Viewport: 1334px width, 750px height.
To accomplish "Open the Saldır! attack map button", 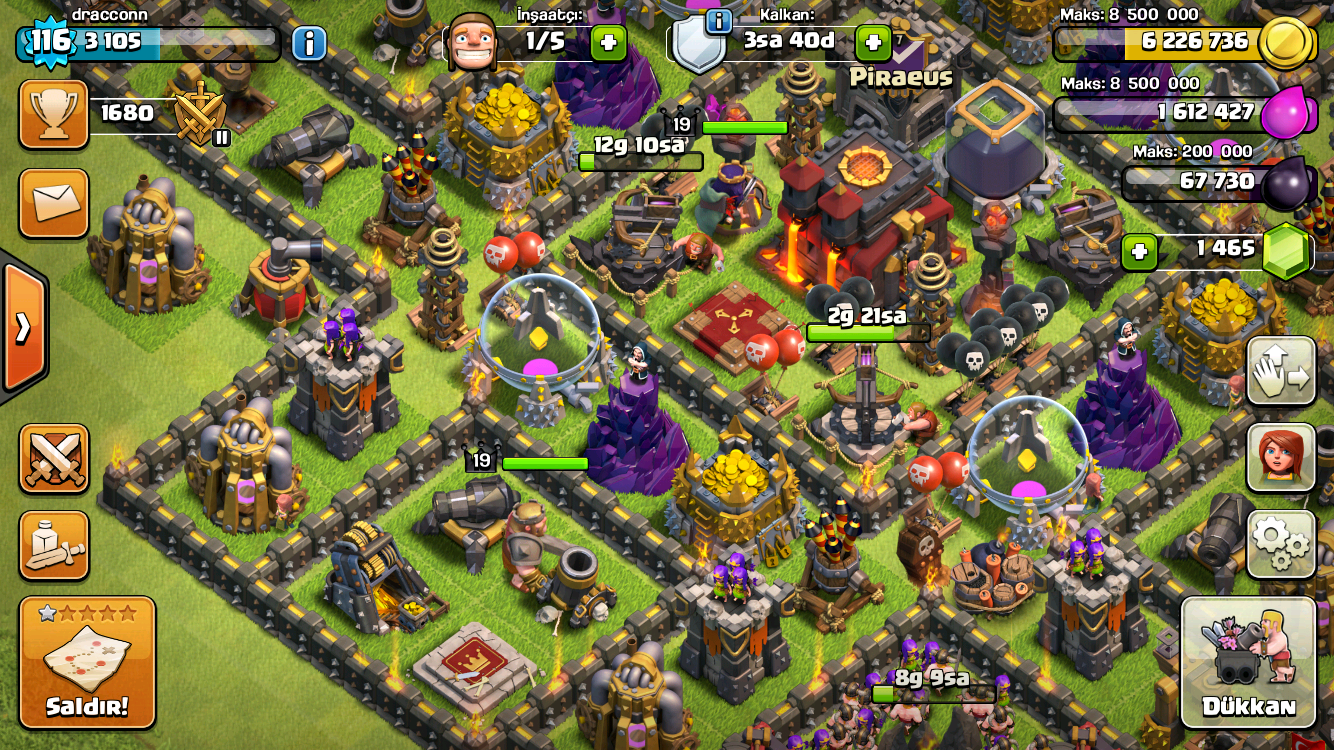I will 87,662.
